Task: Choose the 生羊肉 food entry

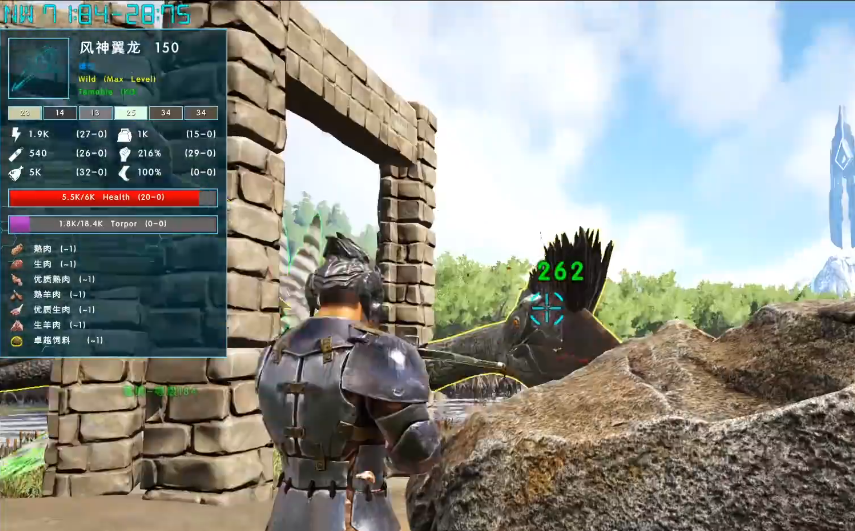Action: point(48,324)
